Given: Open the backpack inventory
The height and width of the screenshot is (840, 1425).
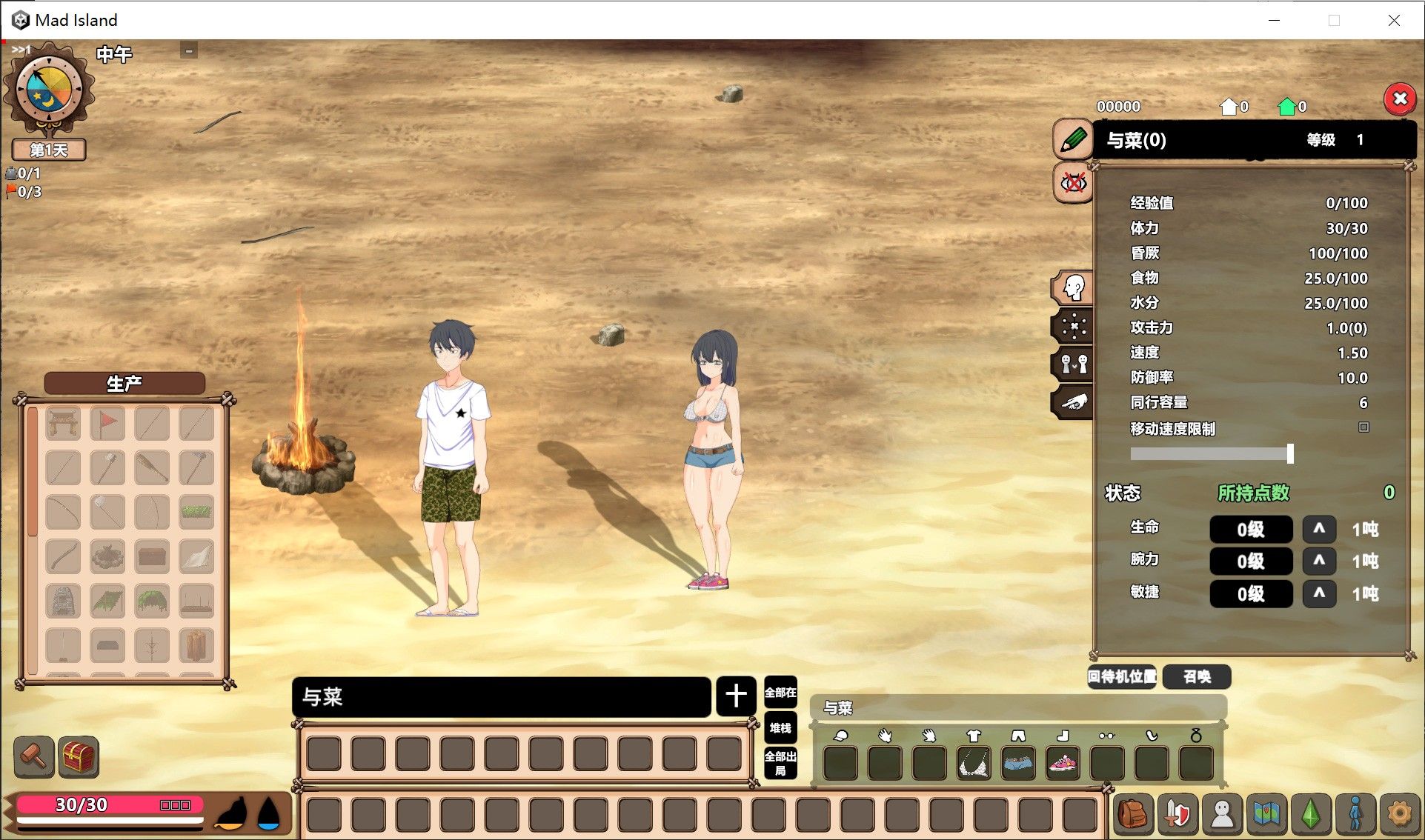Looking at the screenshot, I should pyautogui.click(x=1133, y=814).
